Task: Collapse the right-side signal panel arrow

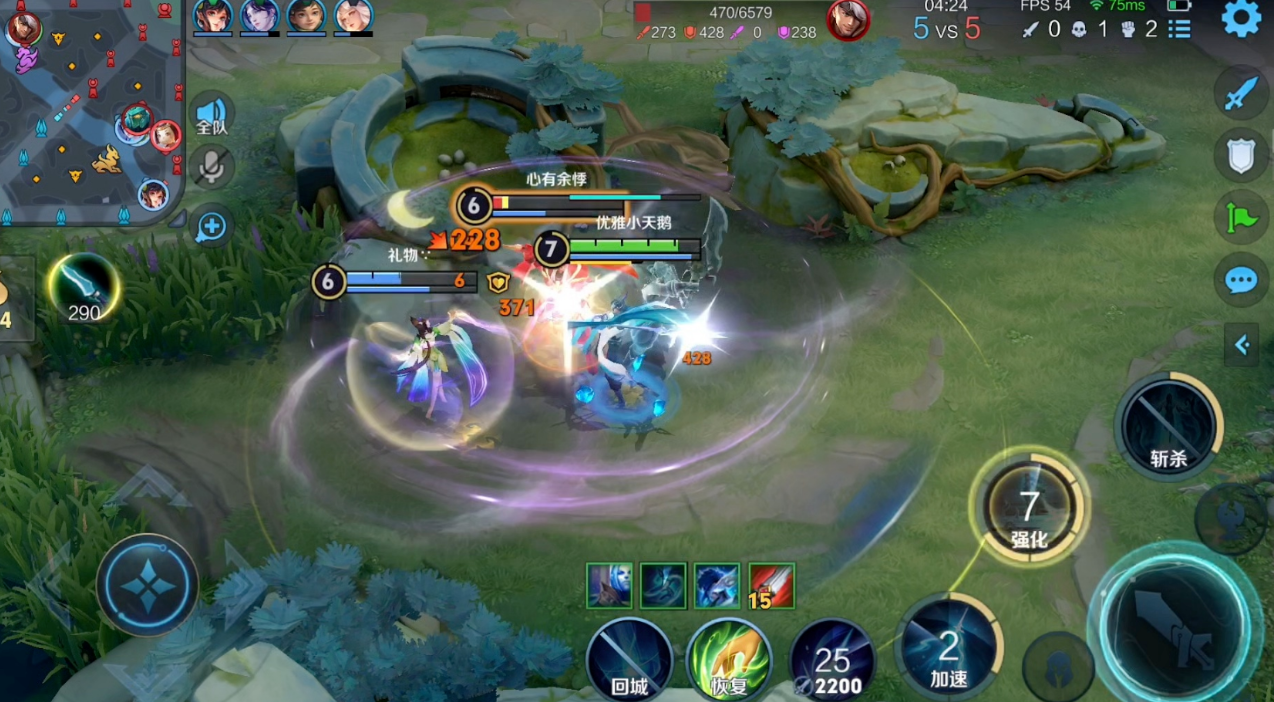Action: pos(1242,345)
